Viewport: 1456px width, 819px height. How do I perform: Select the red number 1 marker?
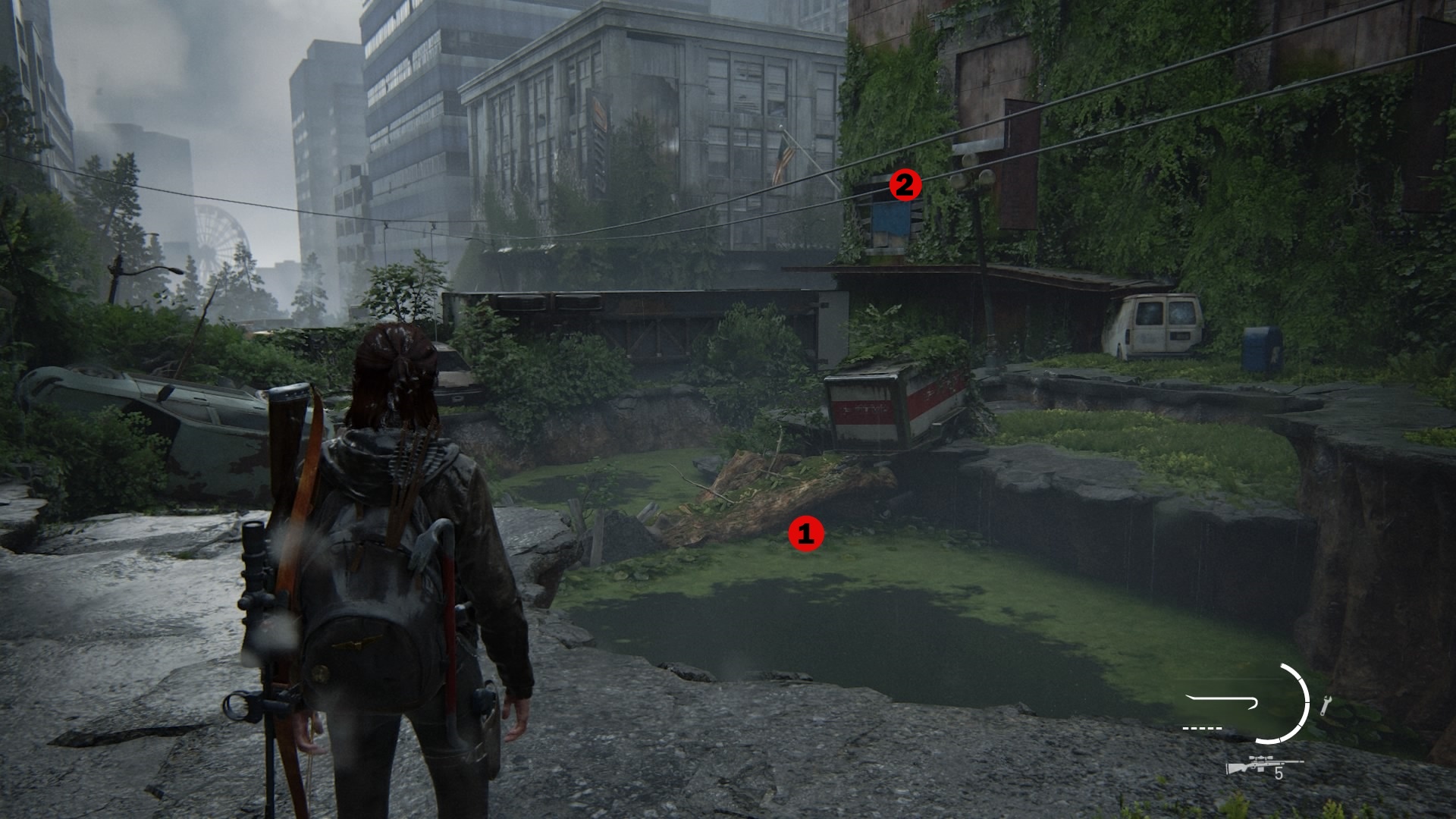805,534
